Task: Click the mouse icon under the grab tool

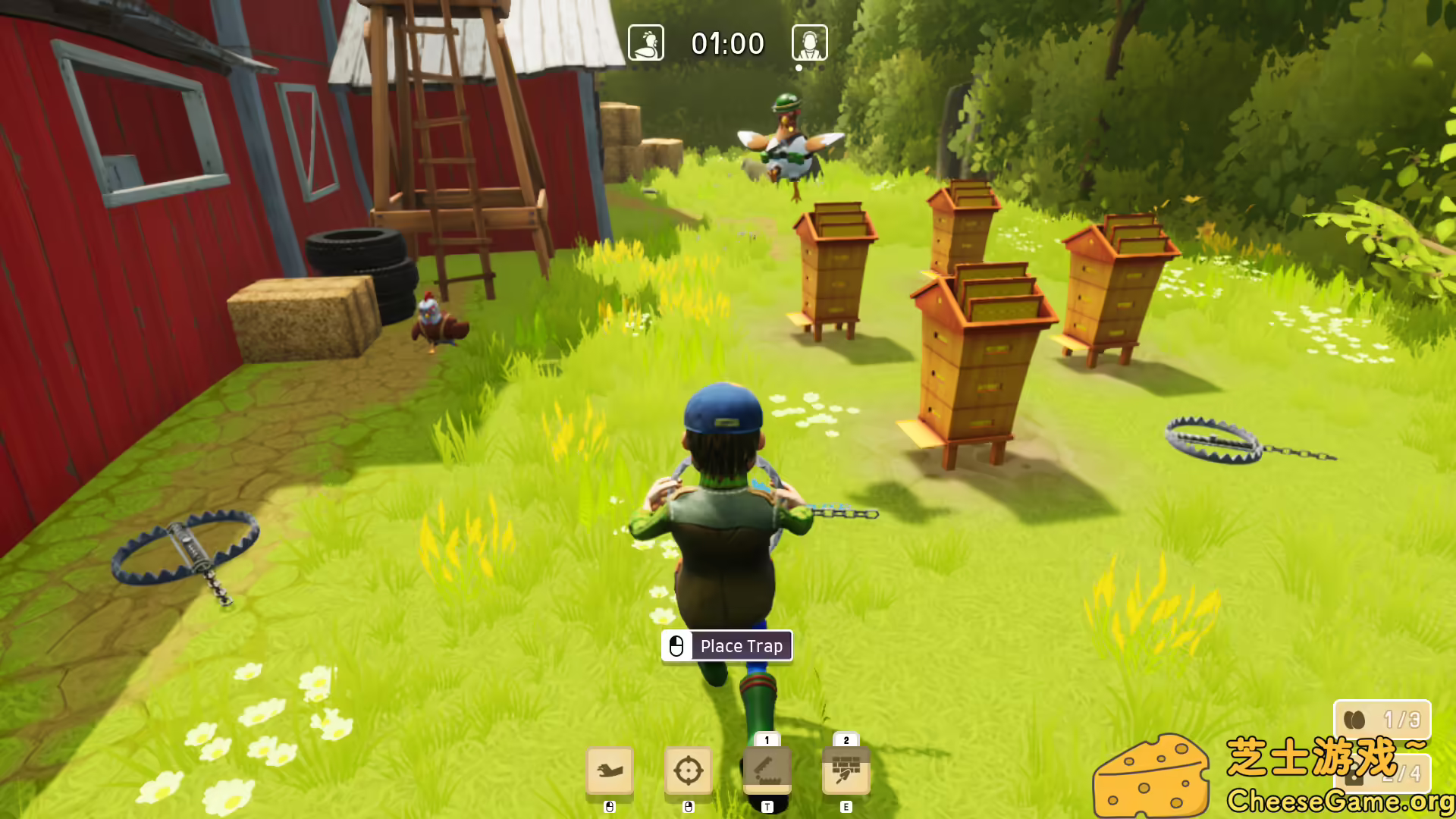Action: pyautogui.click(x=609, y=807)
